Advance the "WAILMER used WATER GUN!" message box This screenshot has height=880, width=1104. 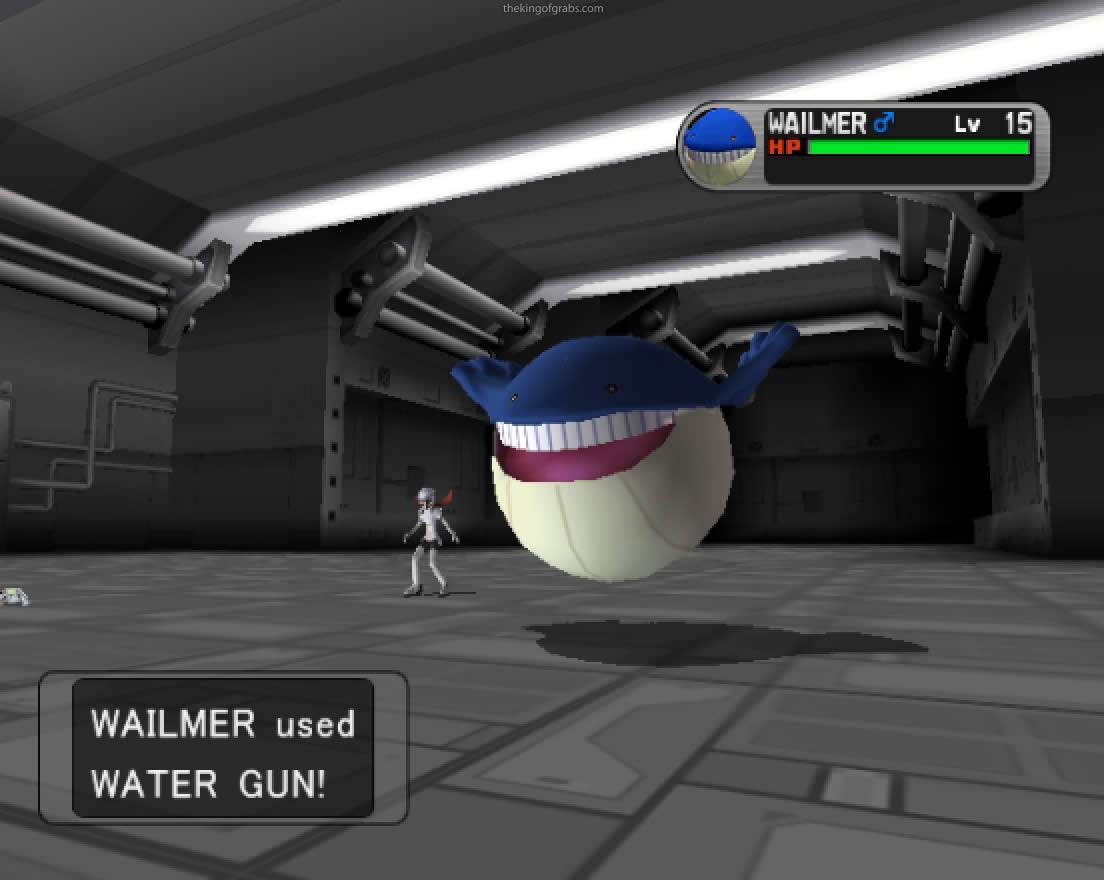[x=223, y=748]
